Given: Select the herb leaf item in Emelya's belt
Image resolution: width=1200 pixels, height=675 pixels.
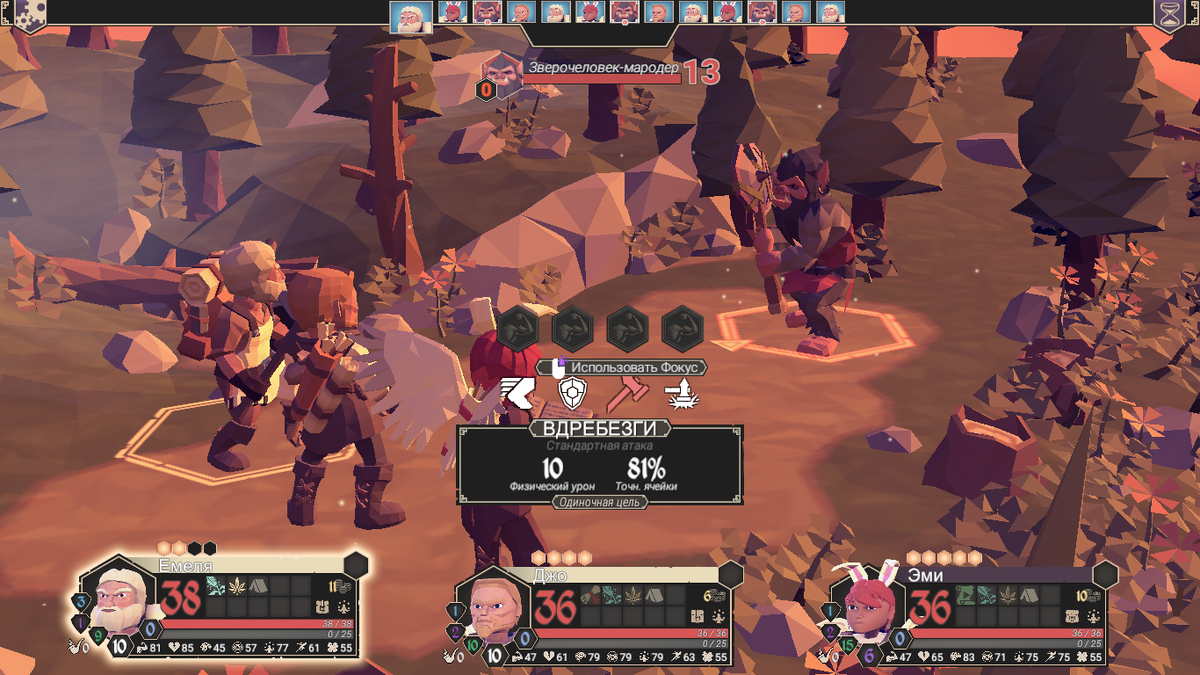Looking at the screenshot, I should point(237,586).
